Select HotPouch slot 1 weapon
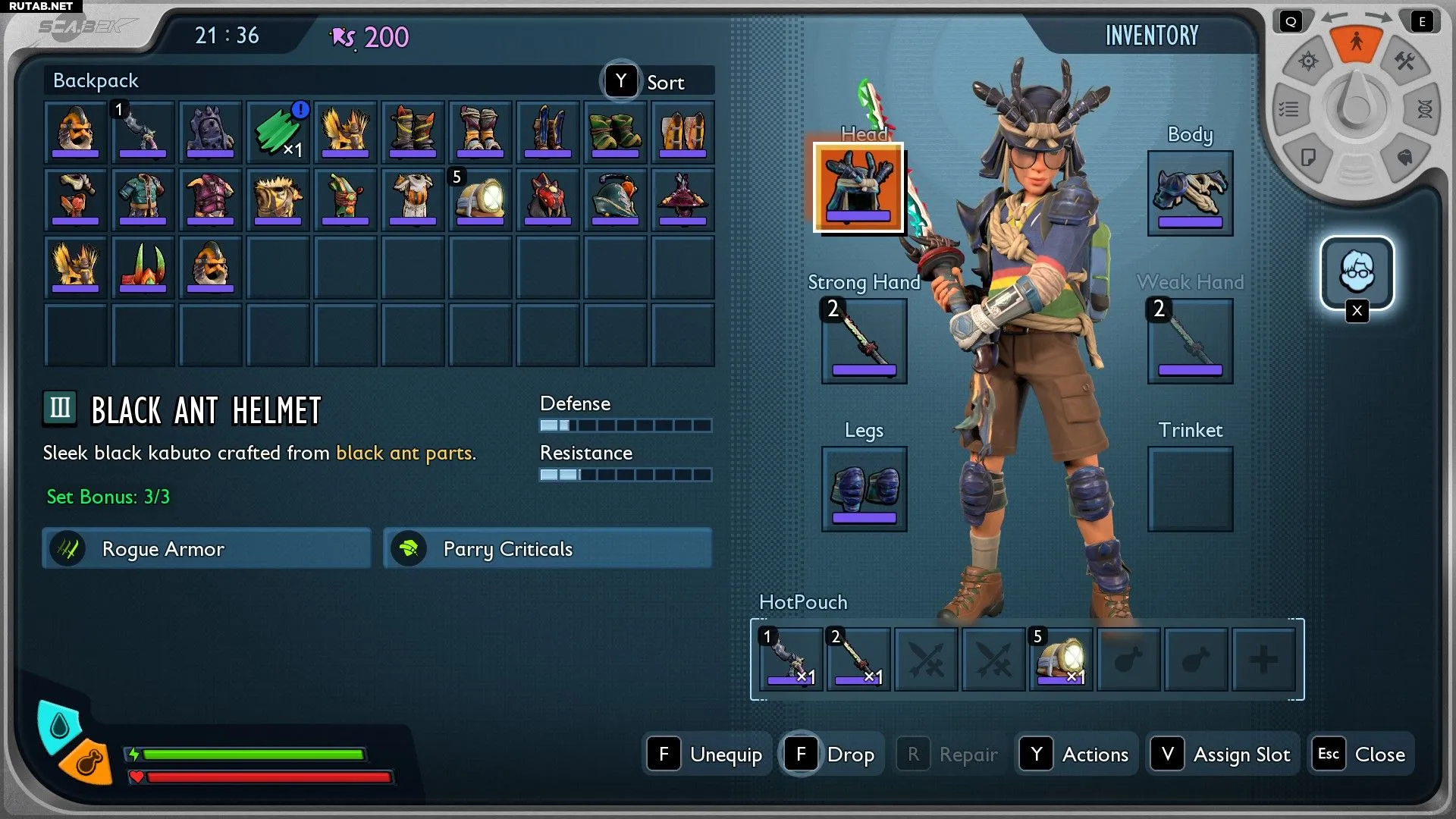 (790, 659)
